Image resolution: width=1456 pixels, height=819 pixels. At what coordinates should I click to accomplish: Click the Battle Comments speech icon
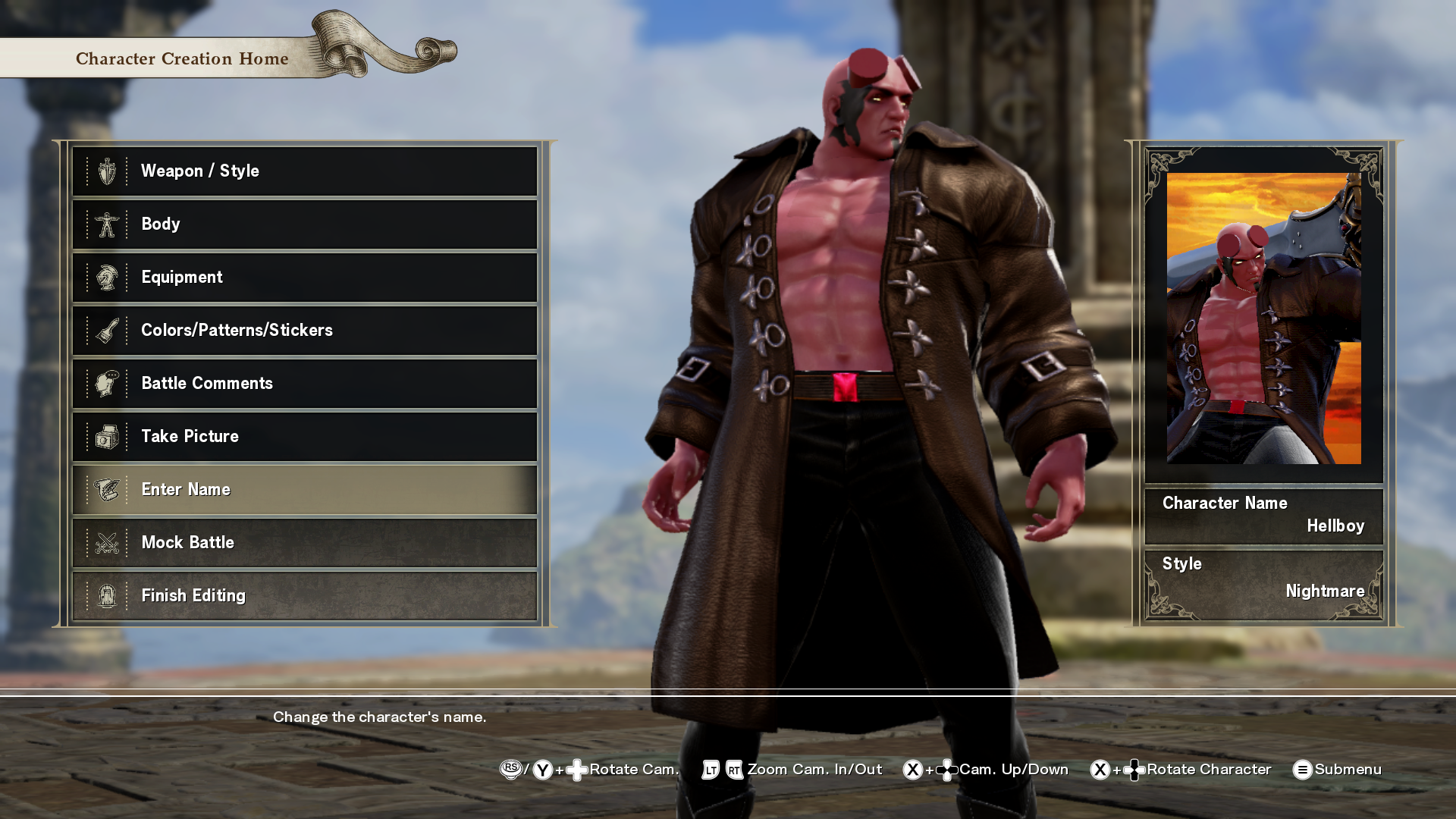click(x=108, y=383)
